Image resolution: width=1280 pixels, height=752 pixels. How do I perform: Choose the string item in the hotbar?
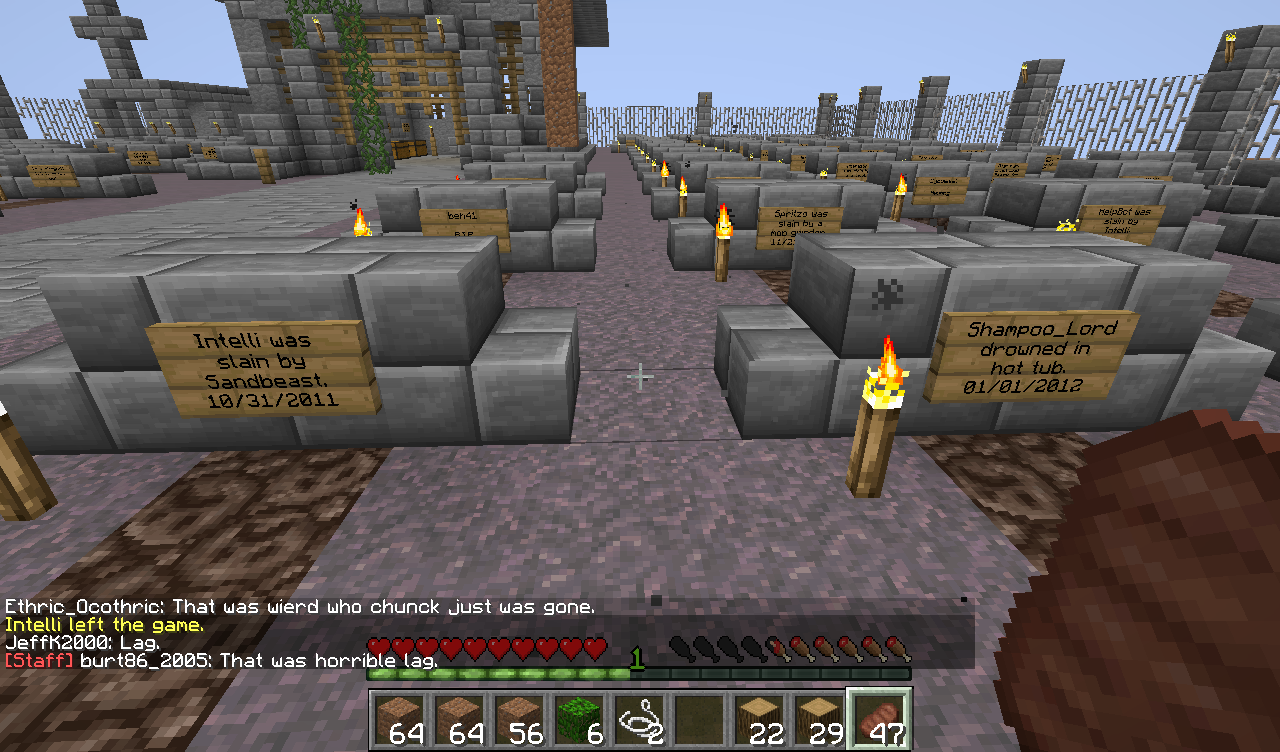point(638,718)
